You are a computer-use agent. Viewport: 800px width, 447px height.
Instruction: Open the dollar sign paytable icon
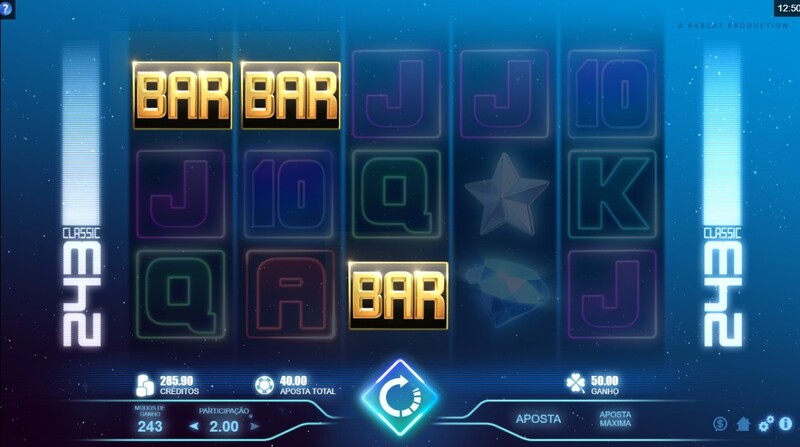[720, 424]
